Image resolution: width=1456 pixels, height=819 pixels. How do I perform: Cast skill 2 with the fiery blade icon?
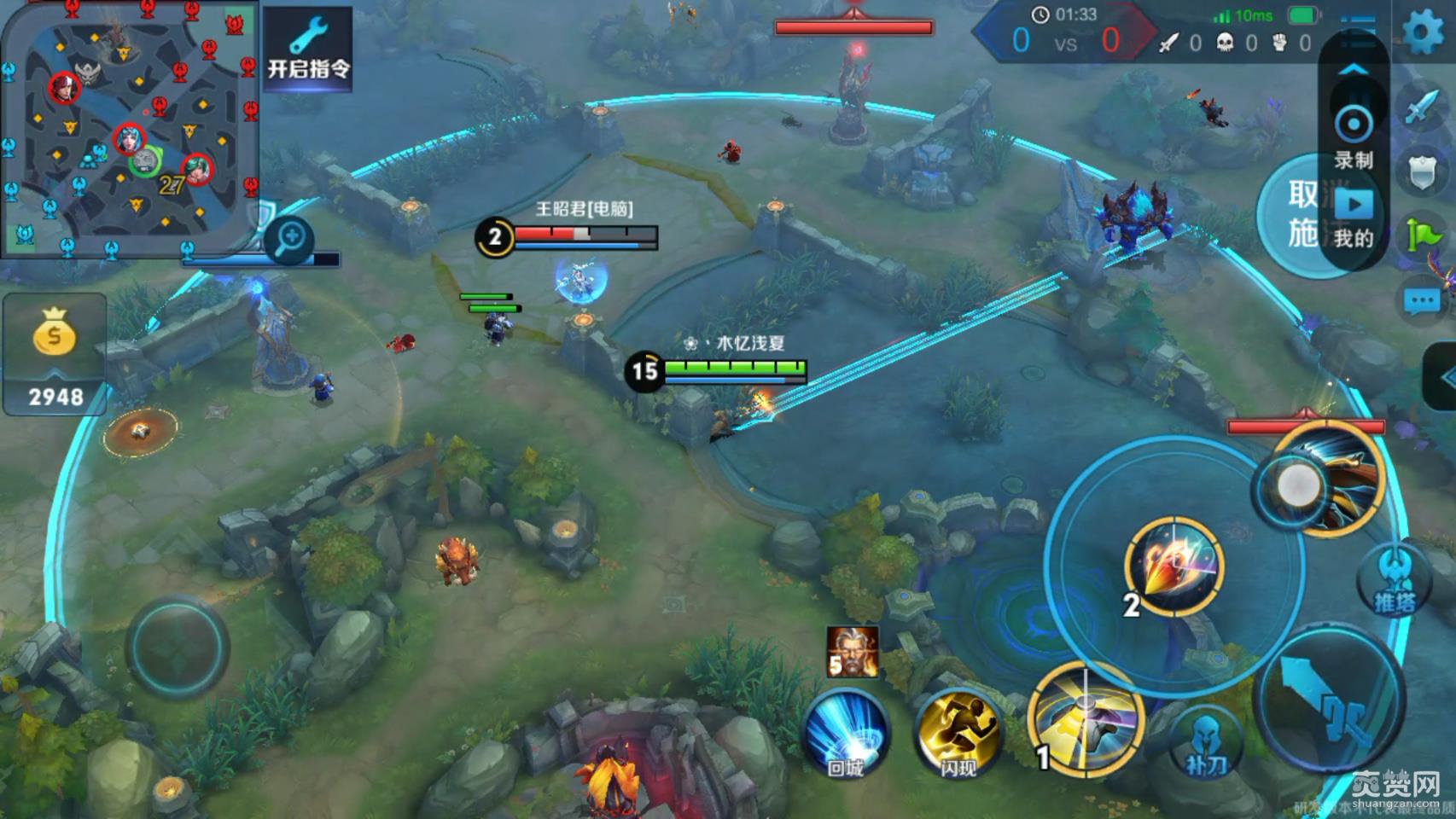(1175, 566)
